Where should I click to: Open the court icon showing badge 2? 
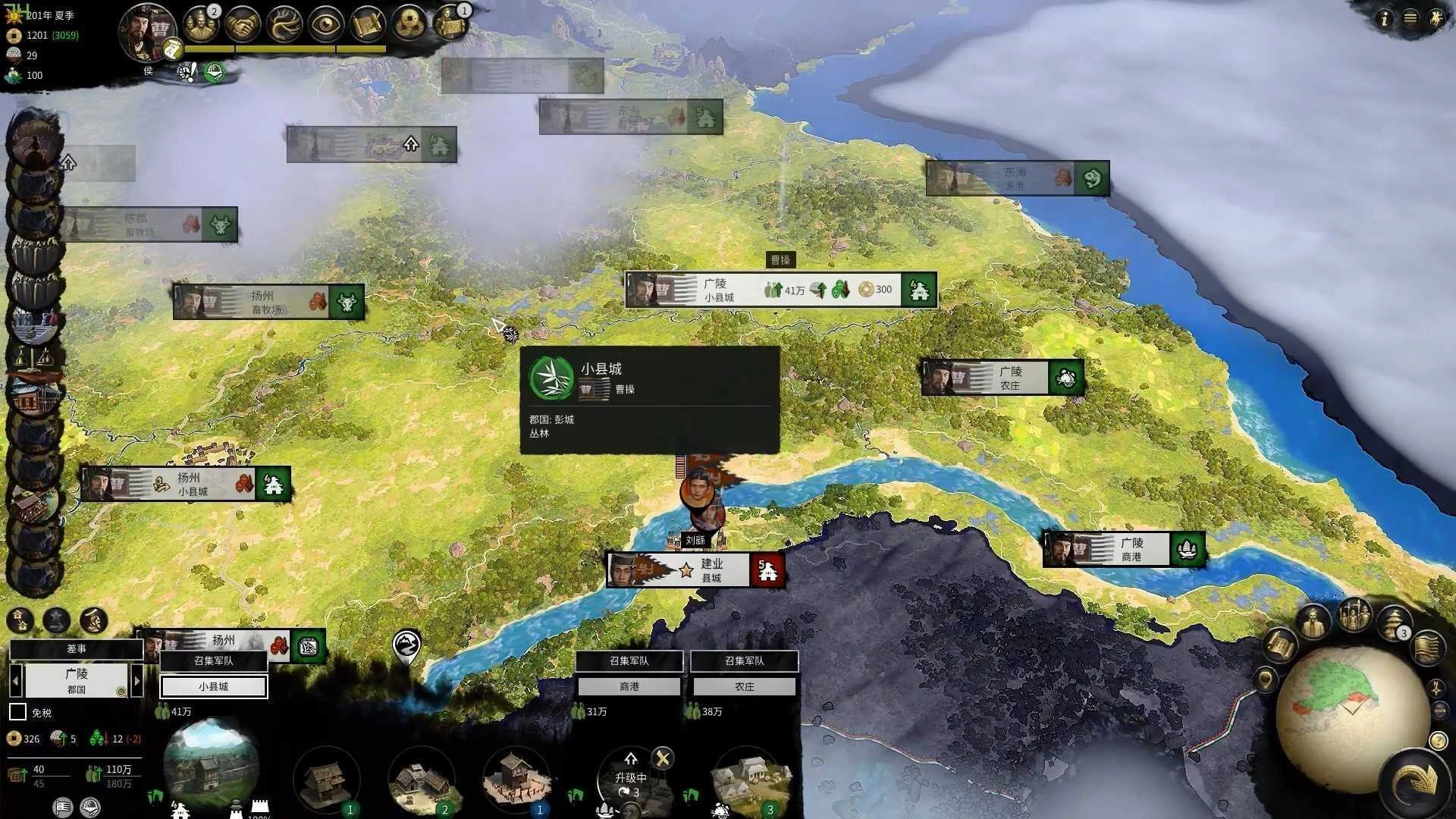click(203, 24)
